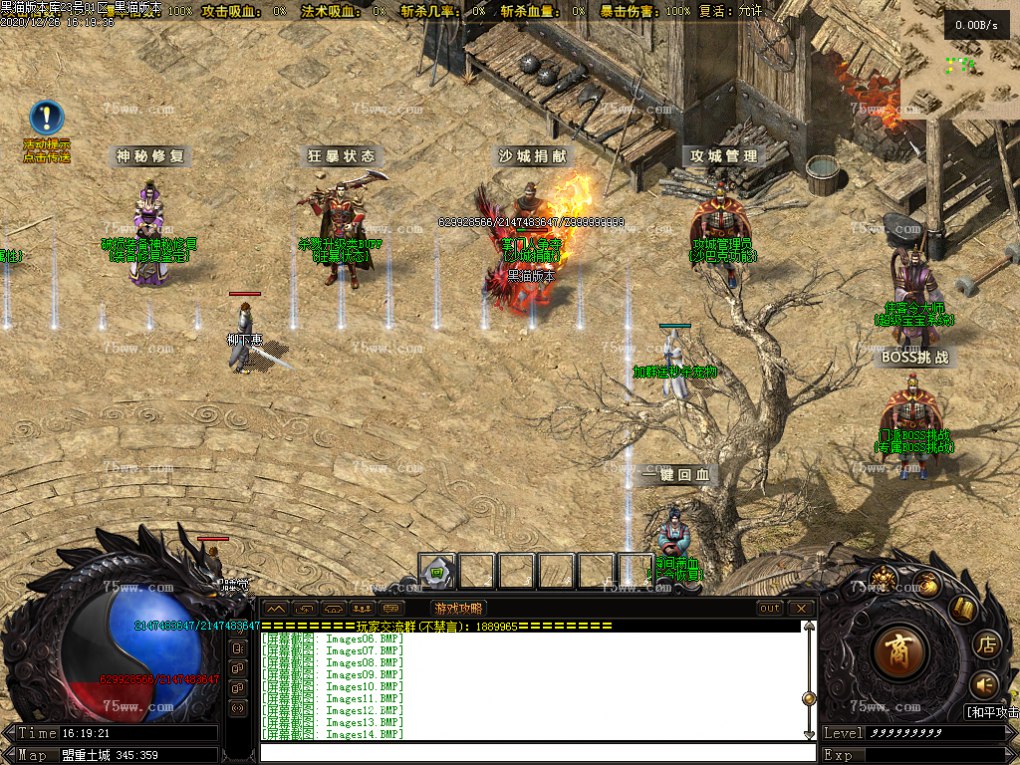This screenshot has width=1020, height=765.
Task: Open the 店 store button
Action: pos(986,643)
